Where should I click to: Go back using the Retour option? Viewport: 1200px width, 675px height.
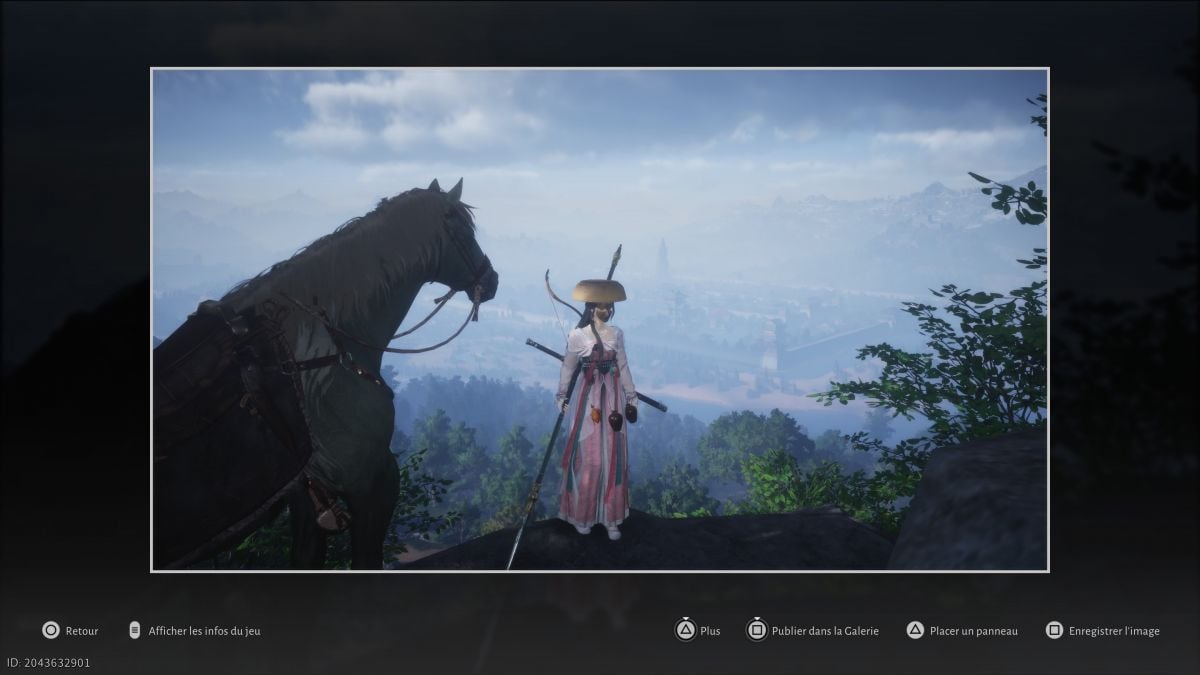point(71,631)
